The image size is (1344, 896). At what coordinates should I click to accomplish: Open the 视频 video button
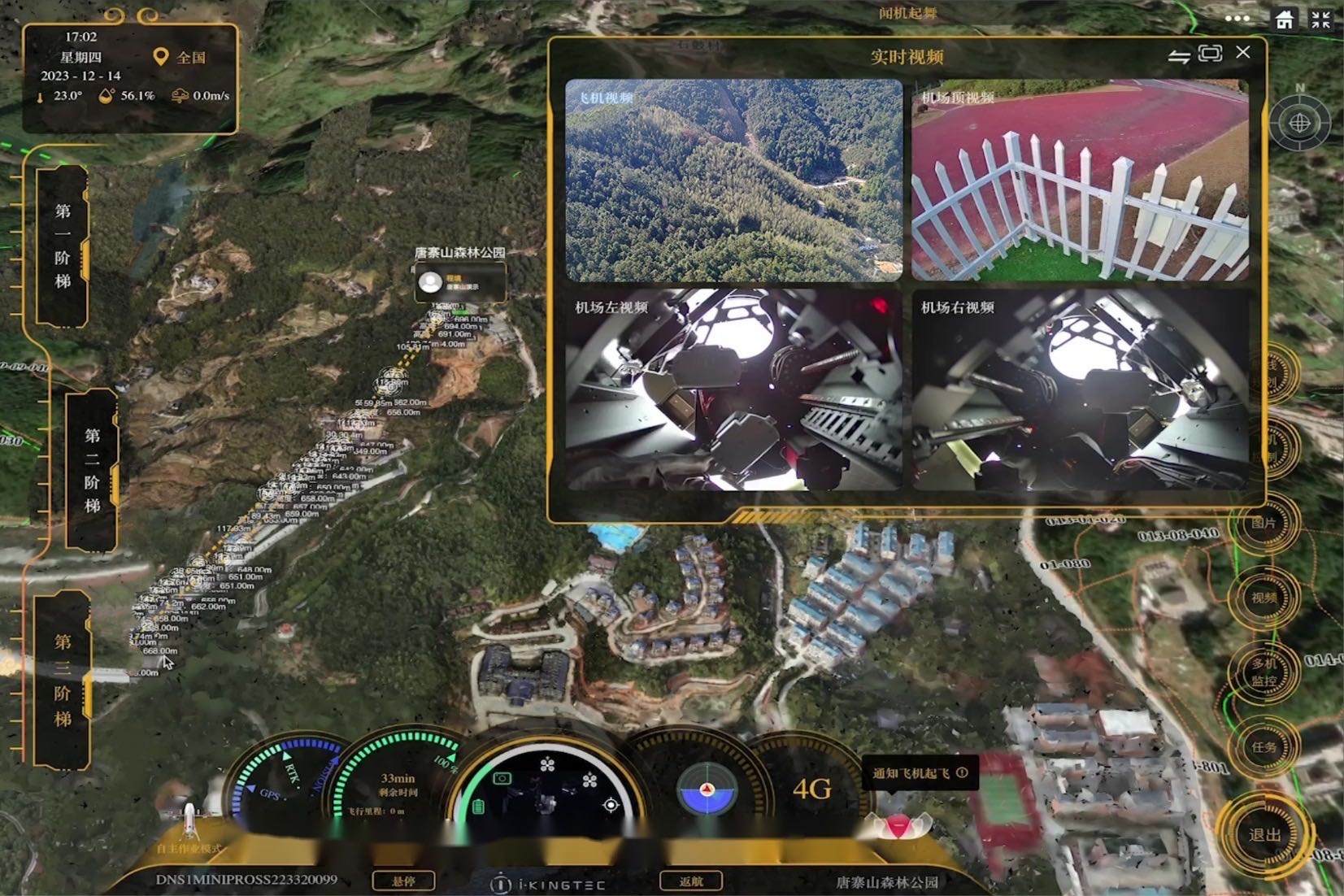(1264, 598)
